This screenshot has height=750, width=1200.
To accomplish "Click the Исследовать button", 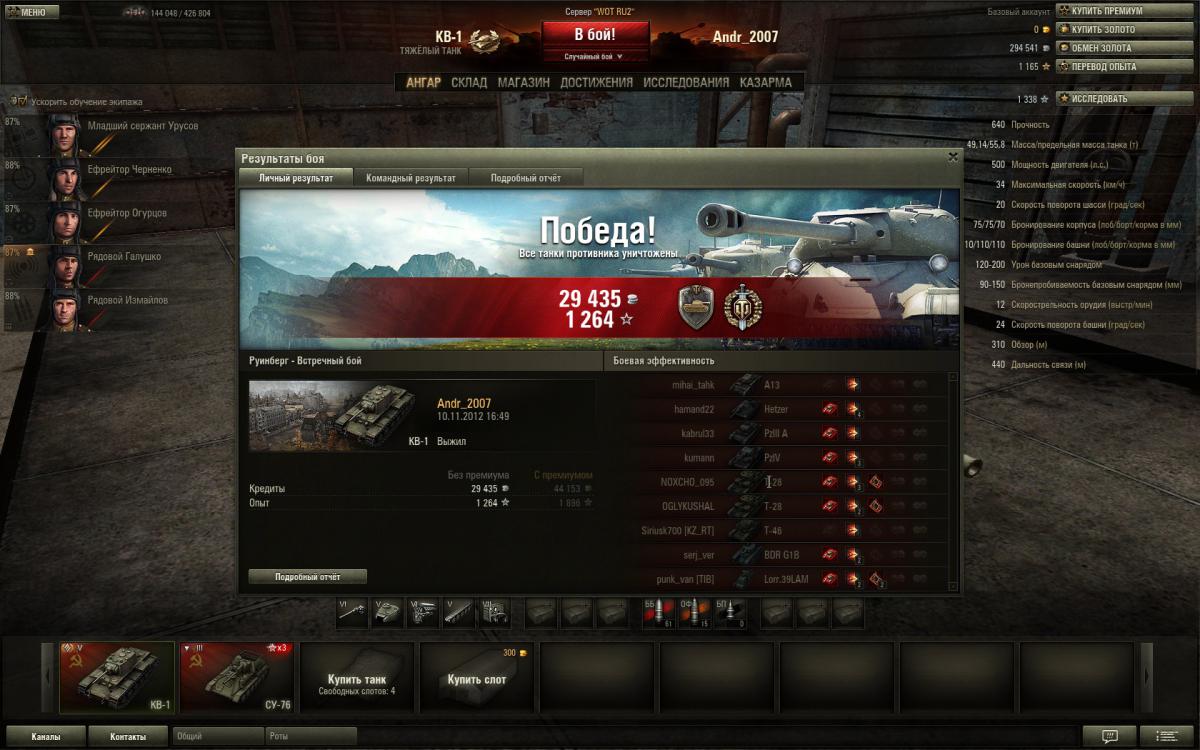I will [x=1099, y=99].
